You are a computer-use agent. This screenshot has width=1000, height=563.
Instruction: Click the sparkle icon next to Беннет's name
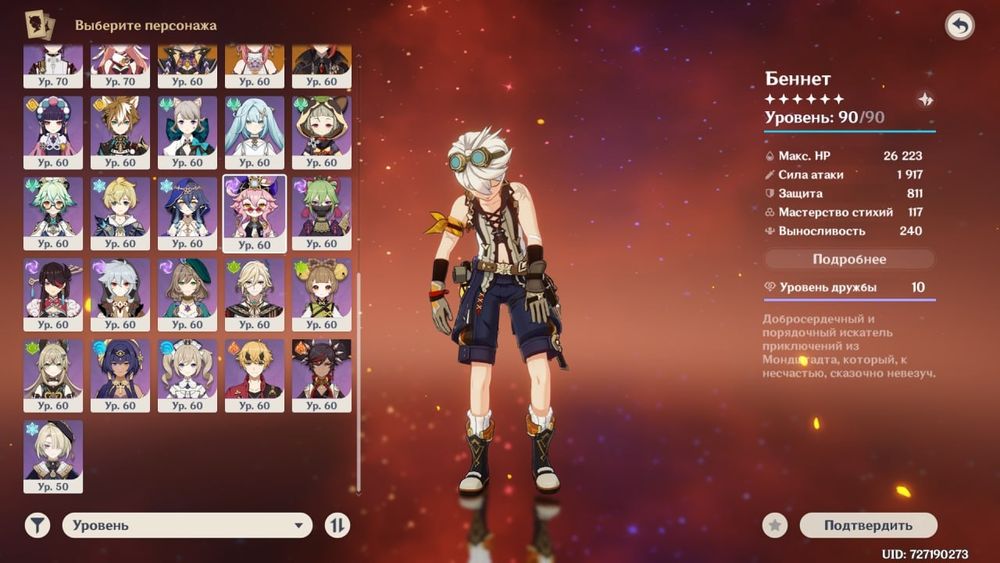coord(925,99)
